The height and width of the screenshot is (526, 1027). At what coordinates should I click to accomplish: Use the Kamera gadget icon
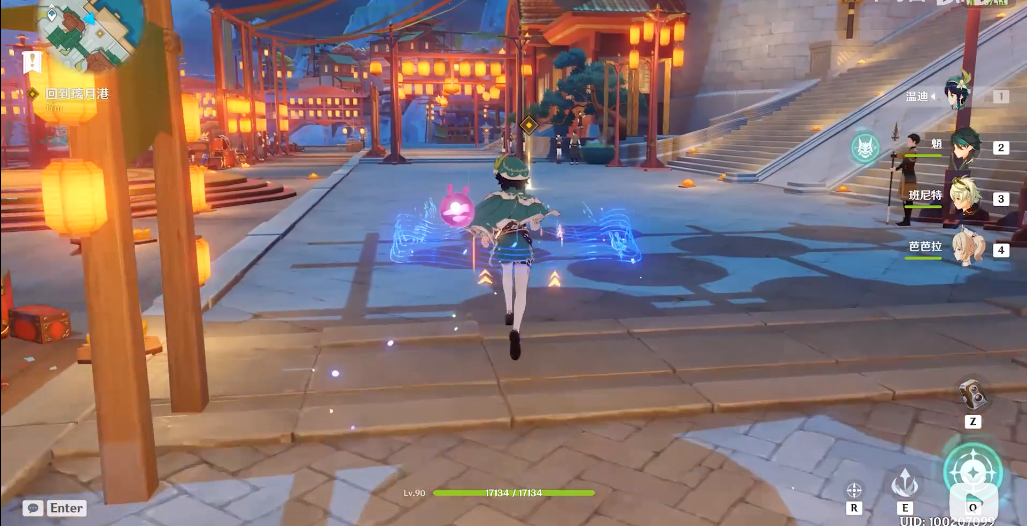[x=971, y=393]
